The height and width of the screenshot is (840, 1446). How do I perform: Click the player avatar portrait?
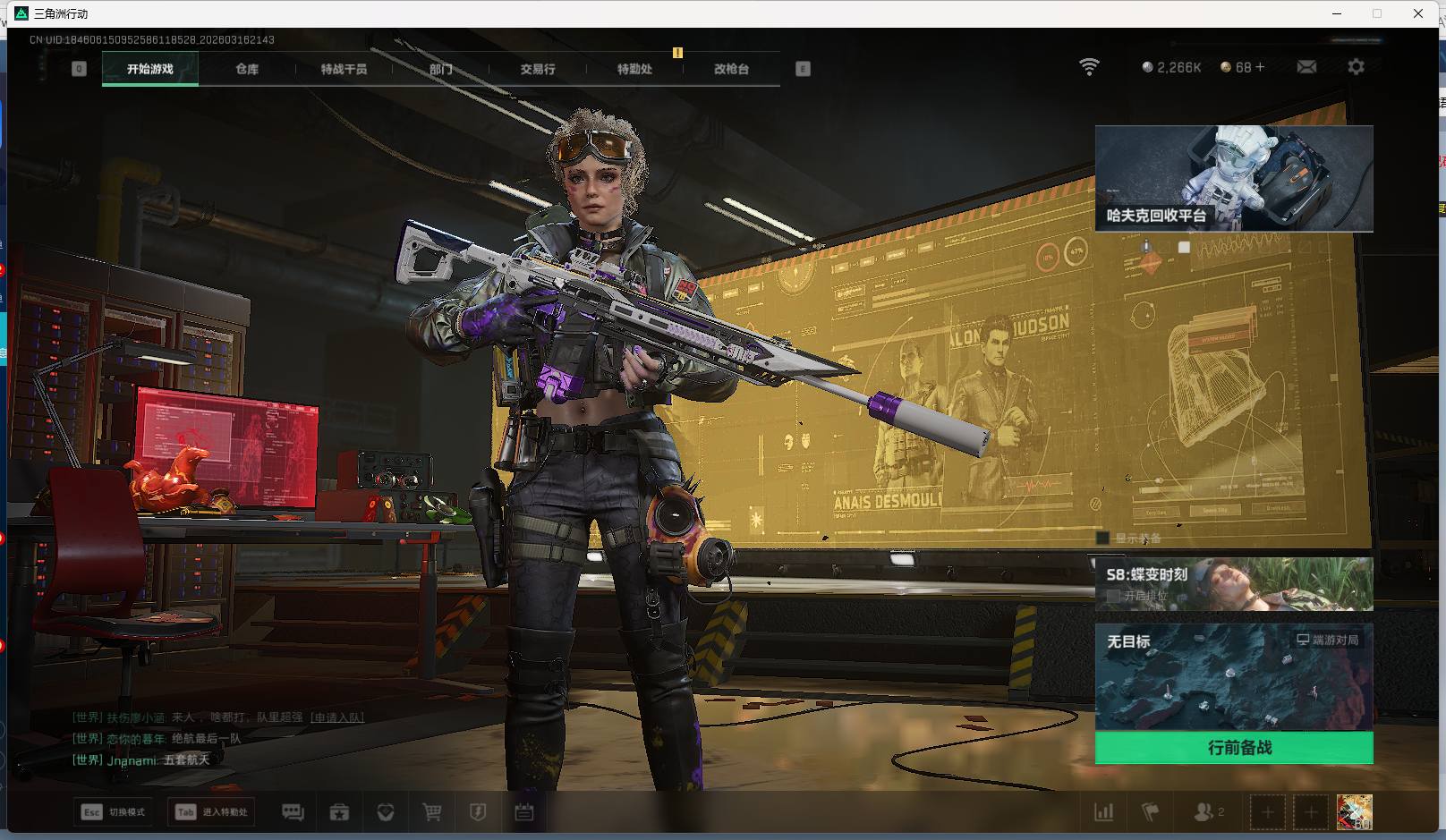pyautogui.click(x=1354, y=812)
